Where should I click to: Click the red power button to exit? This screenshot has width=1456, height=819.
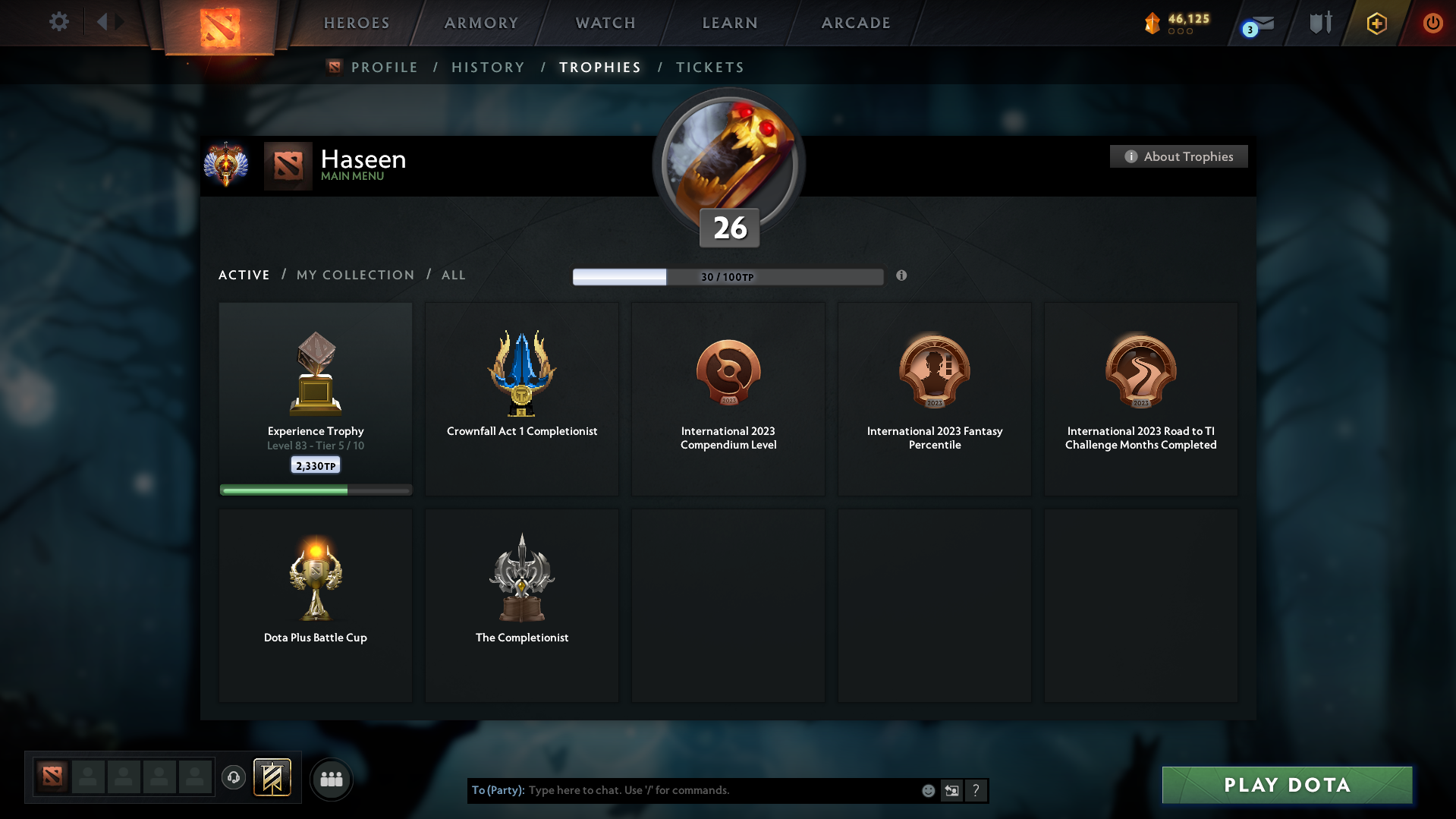1432,23
